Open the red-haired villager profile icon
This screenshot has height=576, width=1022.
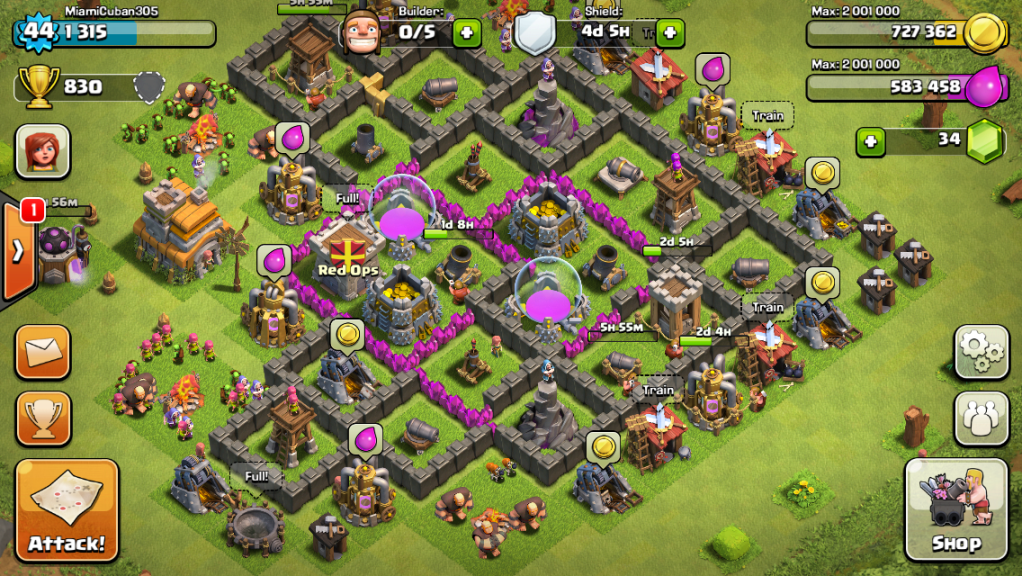point(43,151)
